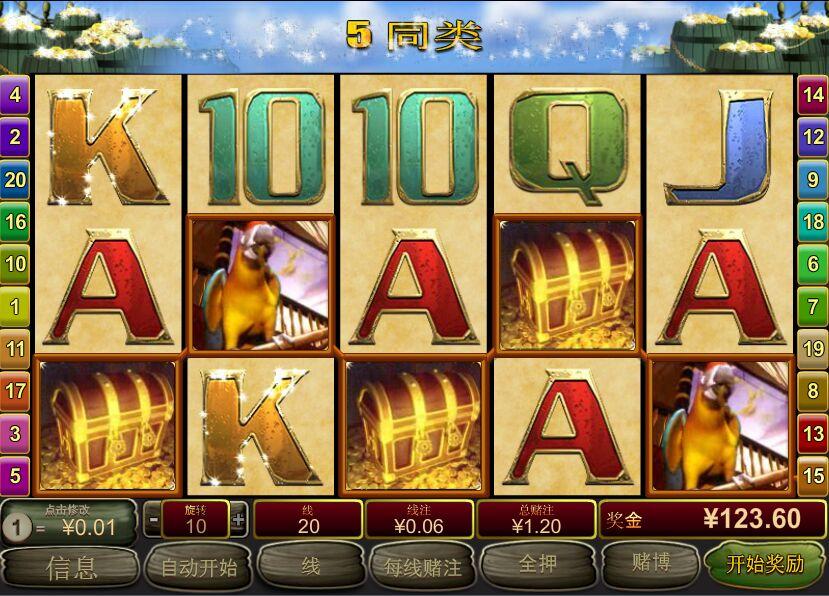Select payline number 13 marker
The width and height of the screenshot is (829, 596).
(x=813, y=432)
